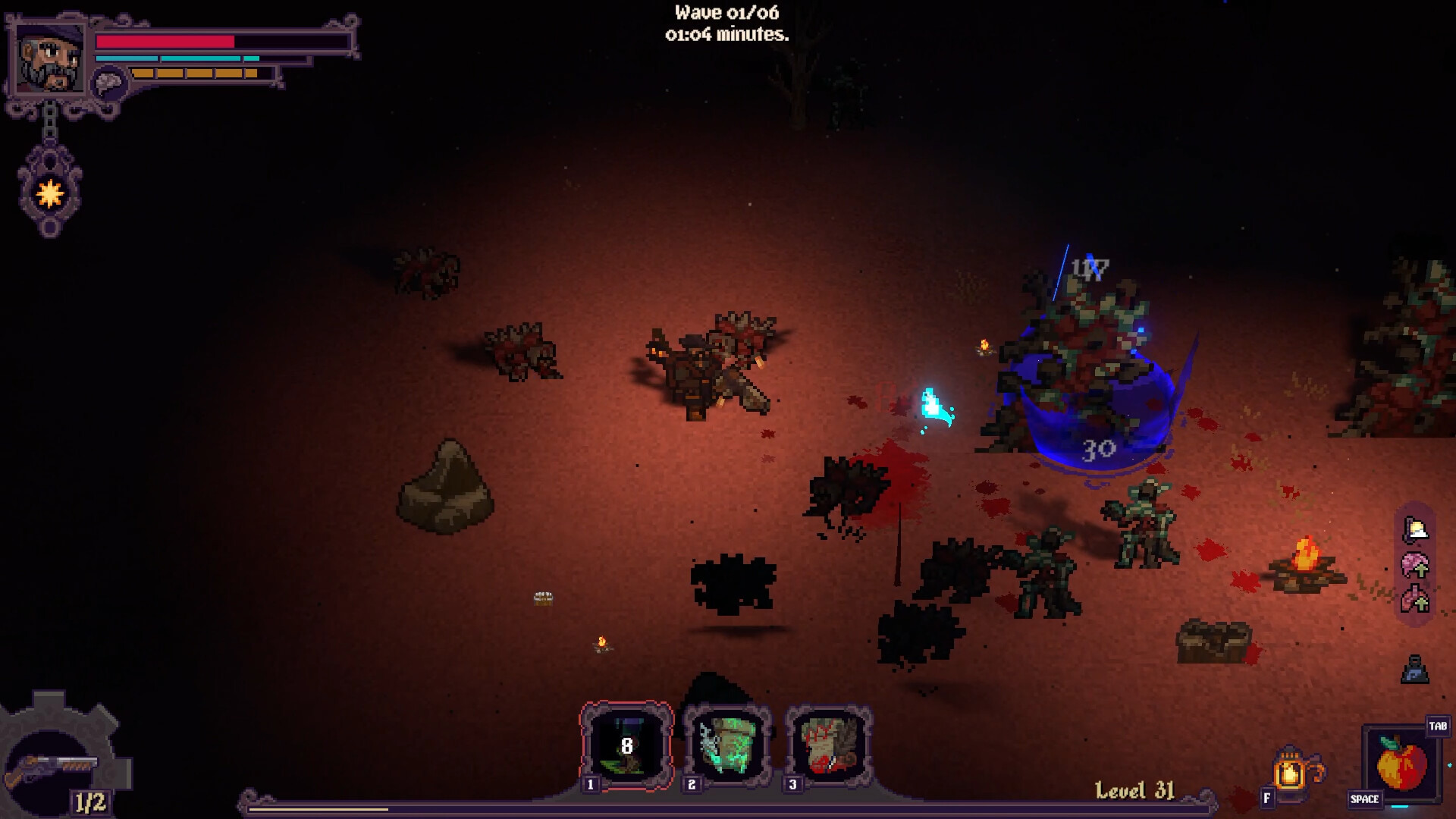
Task: Select hotbar slot 1 boot item
Action: coord(626,742)
